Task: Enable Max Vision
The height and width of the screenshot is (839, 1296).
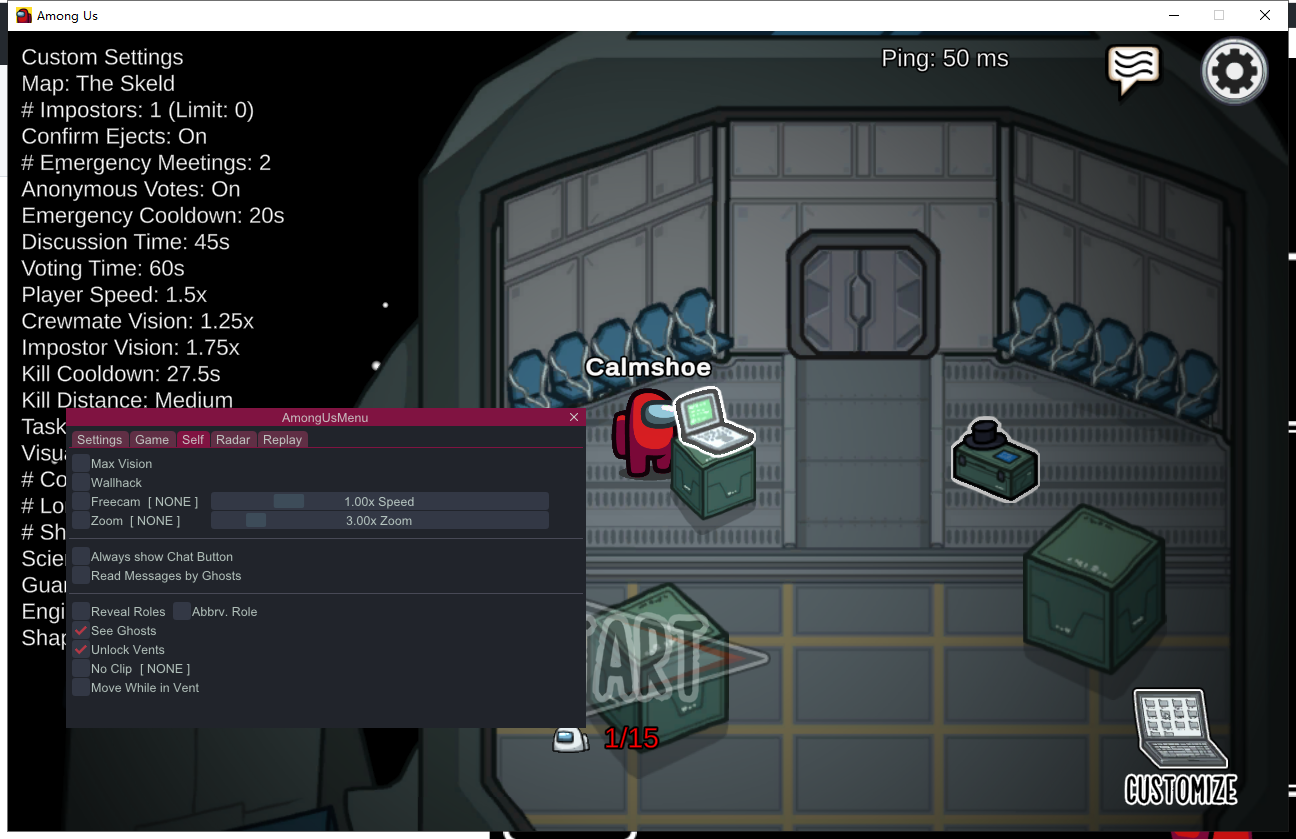Action: pos(80,463)
